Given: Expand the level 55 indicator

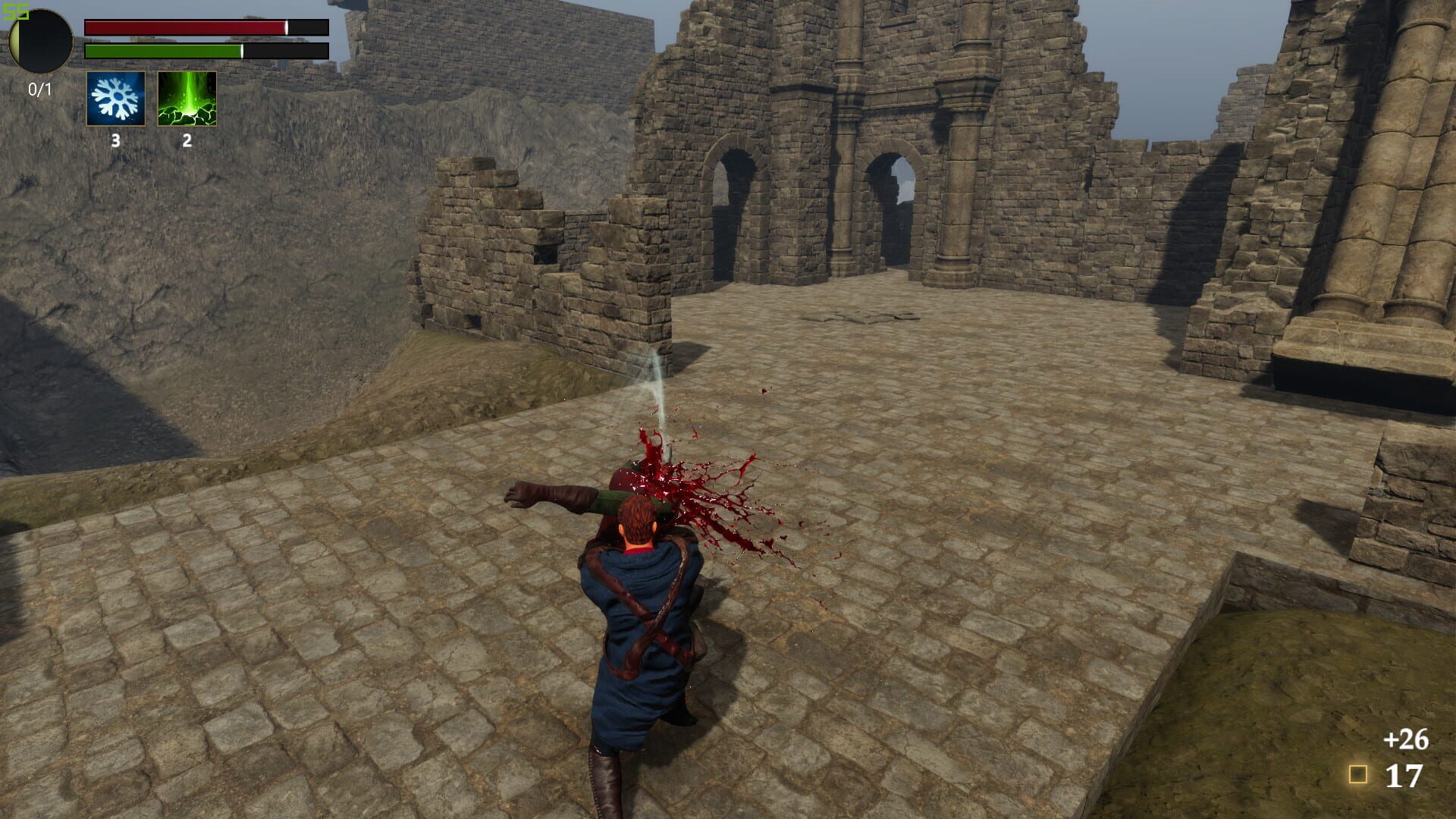Looking at the screenshot, I should pos(16,11).
